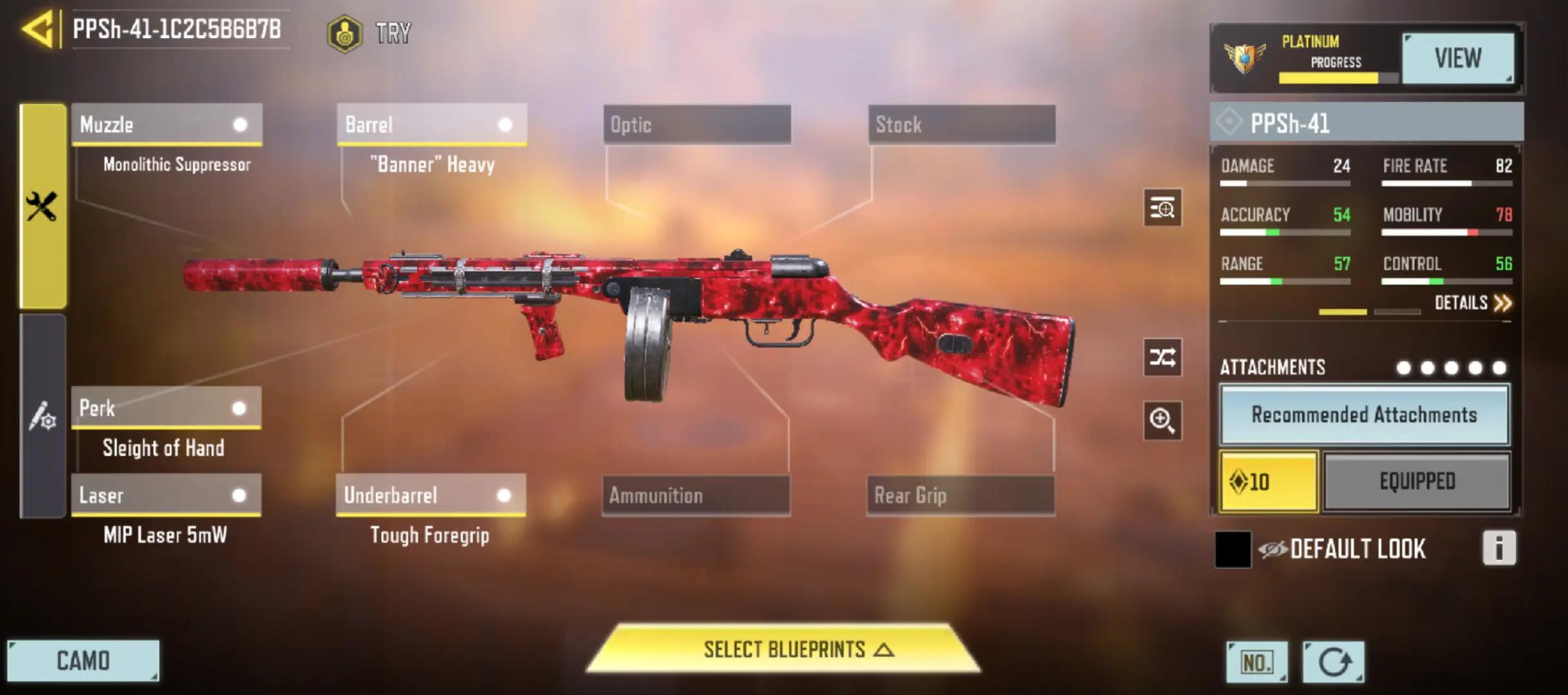This screenshot has height=695, width=1568.
Task: Open the Underbarrel attachment slot
Action: (x=431, y=496)
